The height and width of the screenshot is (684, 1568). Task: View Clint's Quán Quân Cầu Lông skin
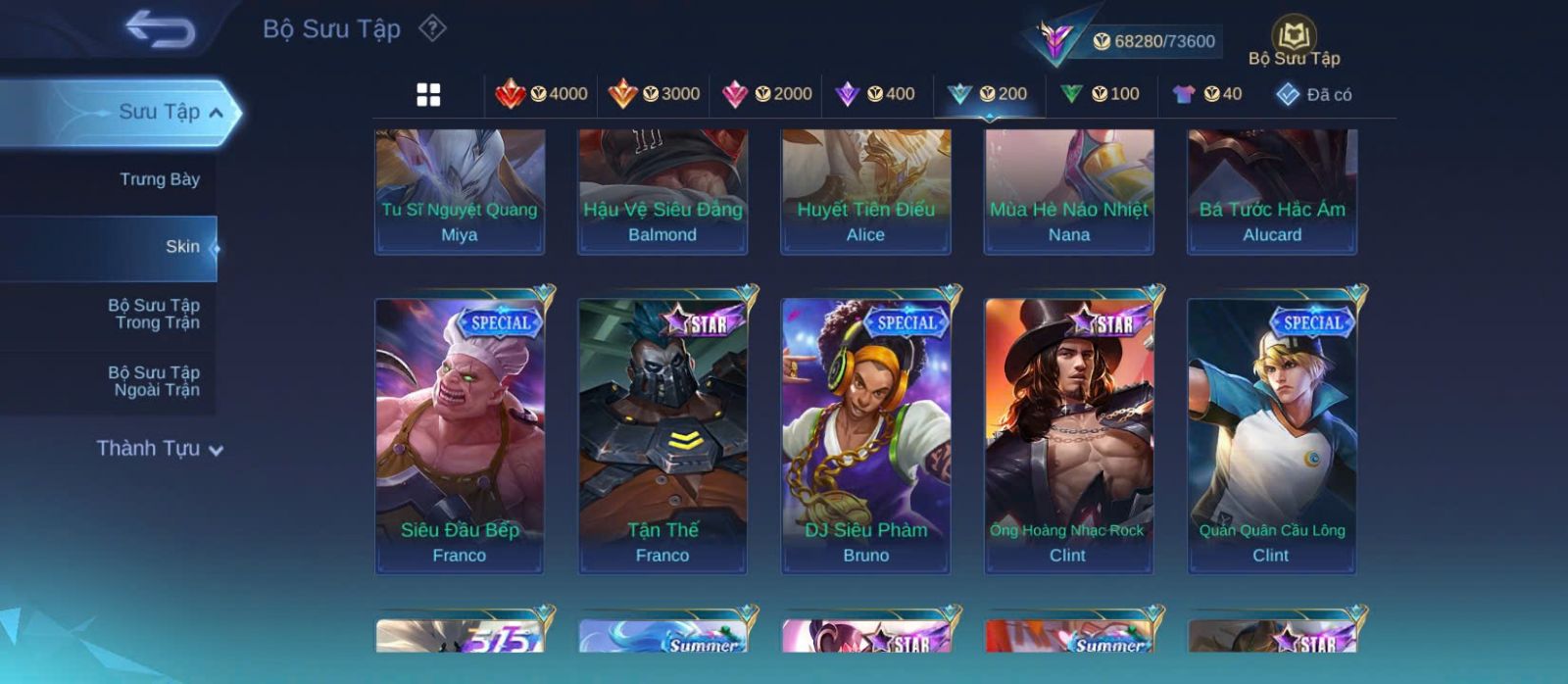tap(1272, 436)
